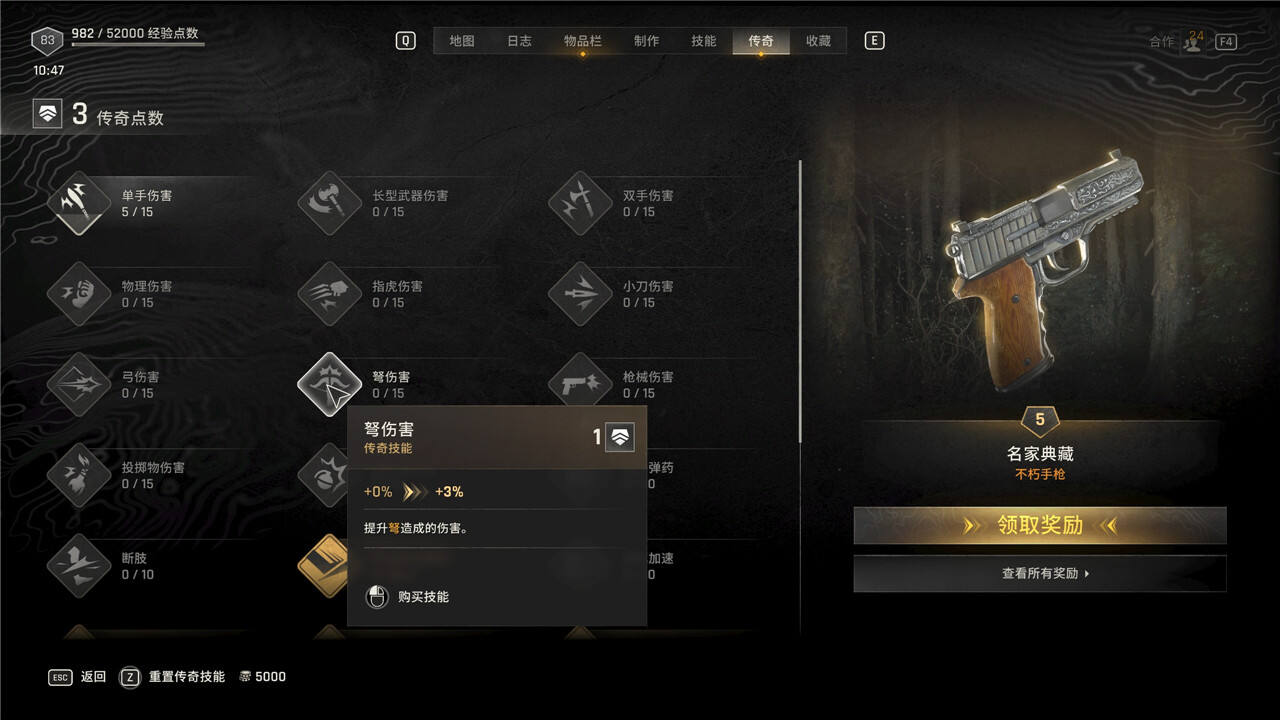Click 重置传奇技能 to reset skills
Image resolution: width=1280 pixels, height=720 pixels.
tap(186, 677)
